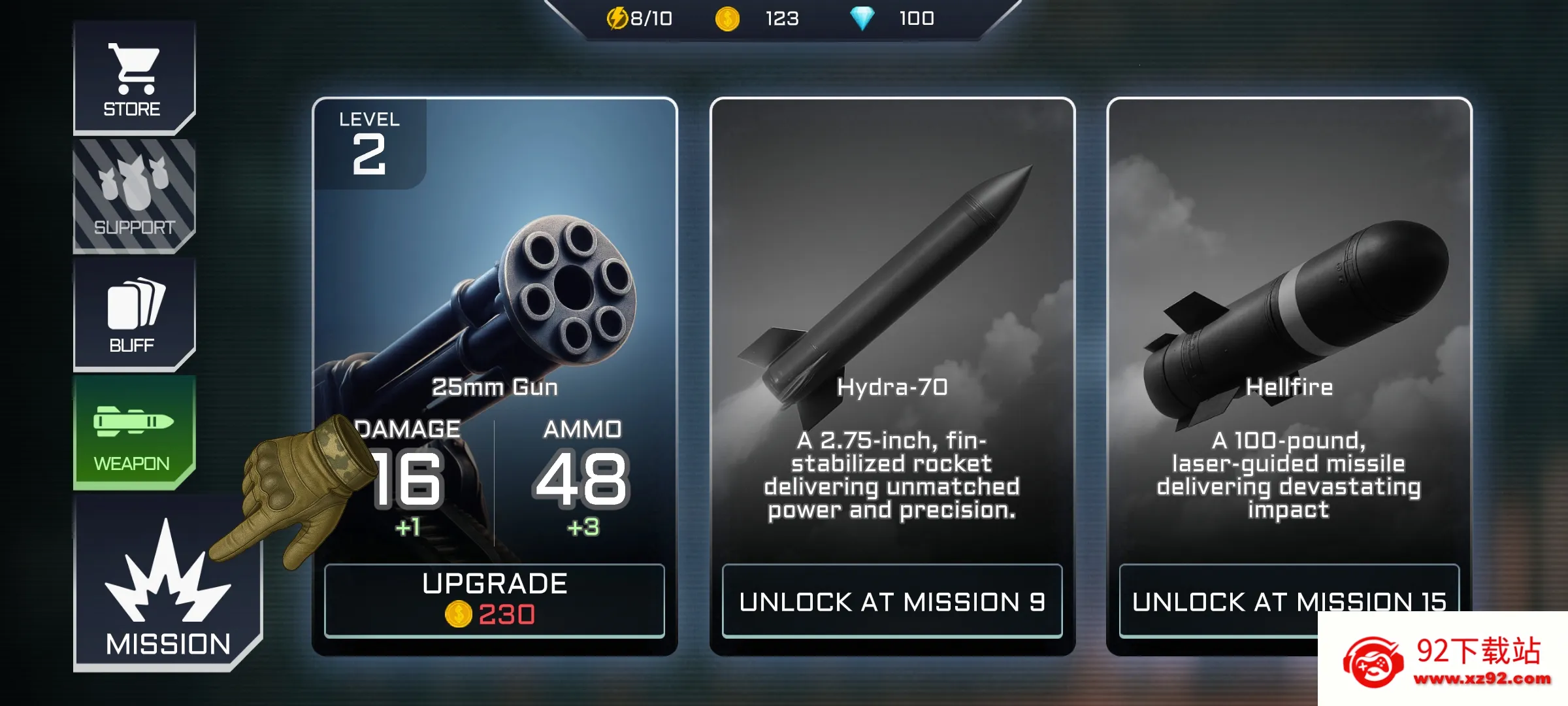Switch to the WEAPON tab
Screen dimensions: 1568x706
(x=135, y=431)
